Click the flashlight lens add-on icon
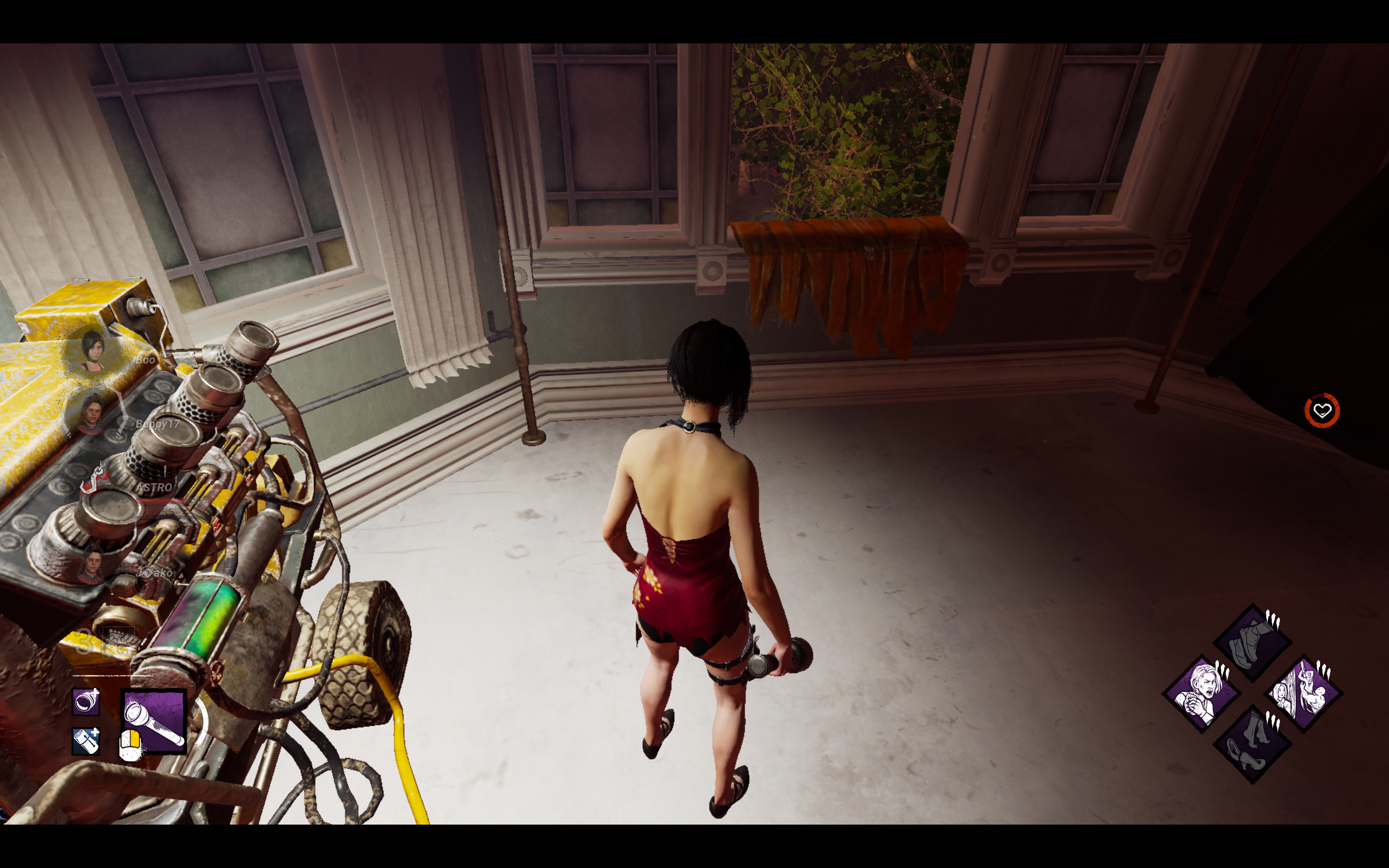 pos(86,702)
